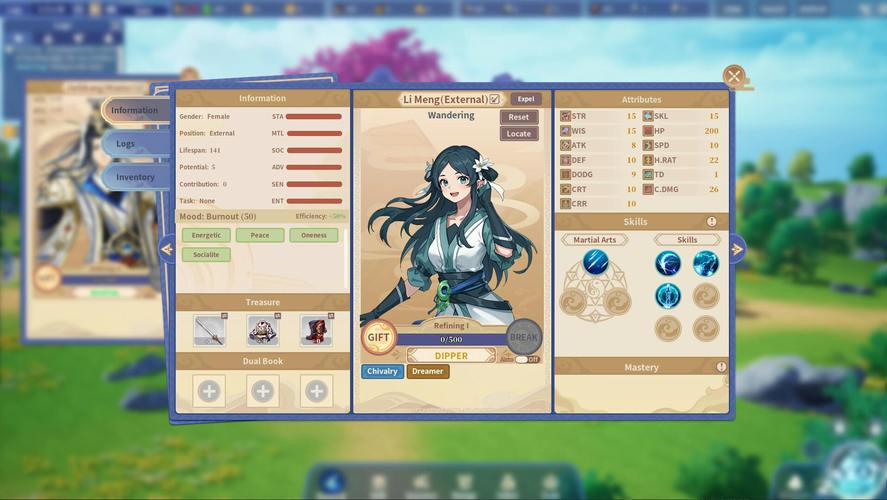Locate the character on the map

point(519,134)
